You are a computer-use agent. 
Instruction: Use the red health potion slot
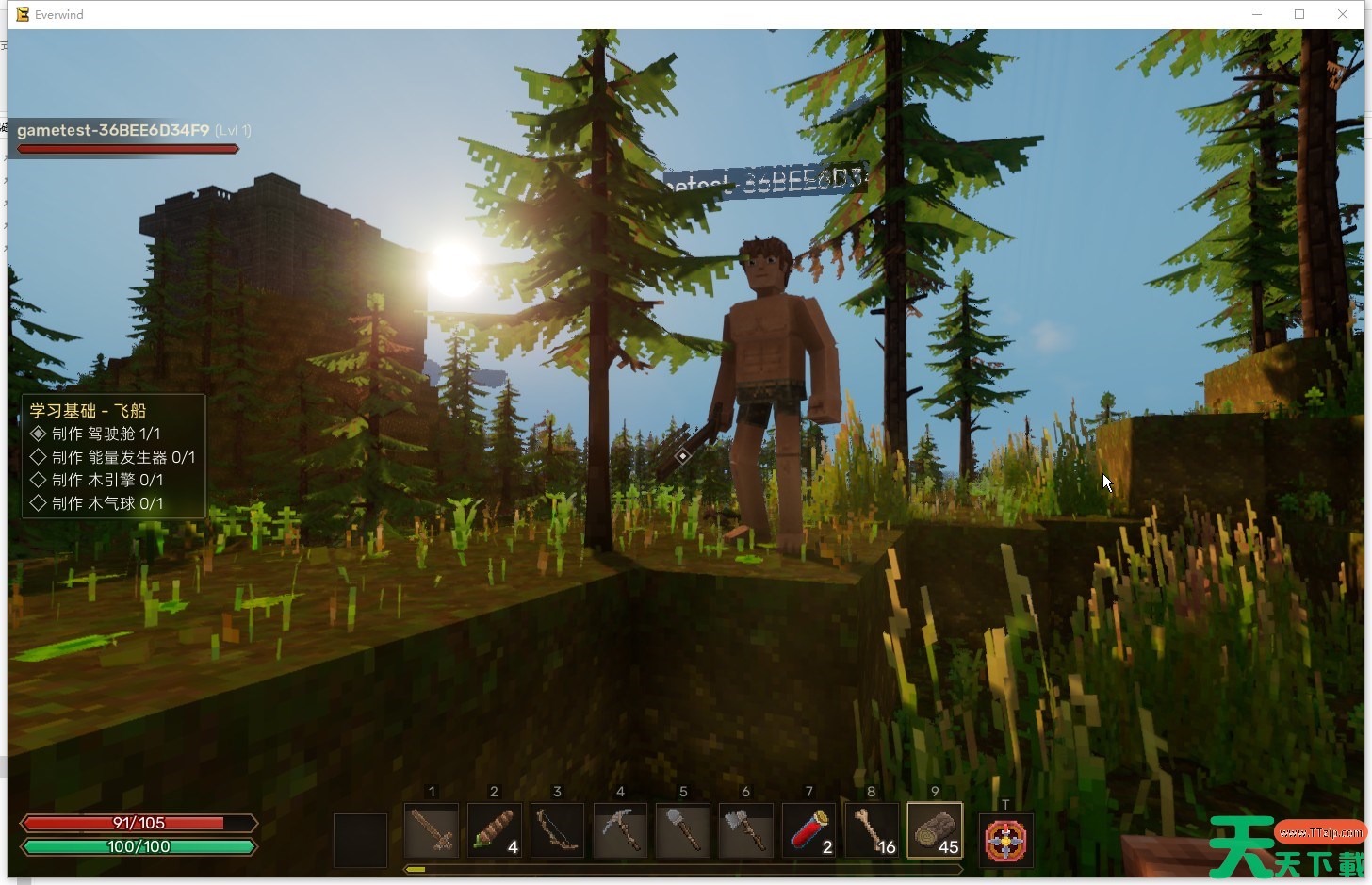[808, 830]
